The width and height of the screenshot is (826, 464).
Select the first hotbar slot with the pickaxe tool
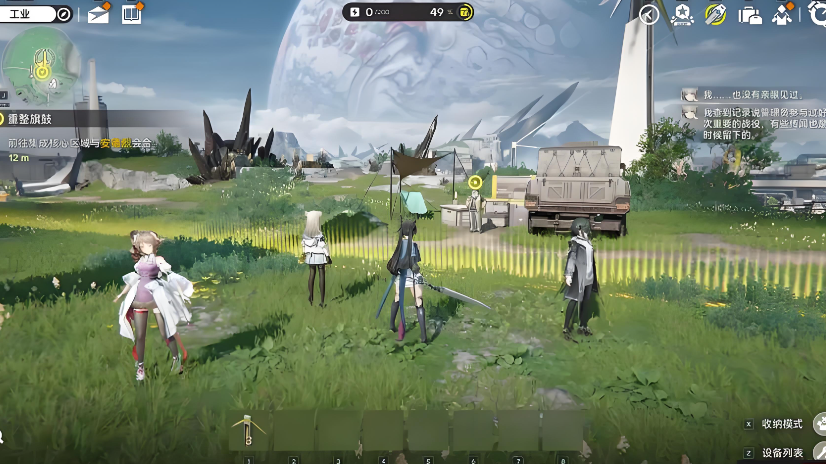(x=248, y=432)
